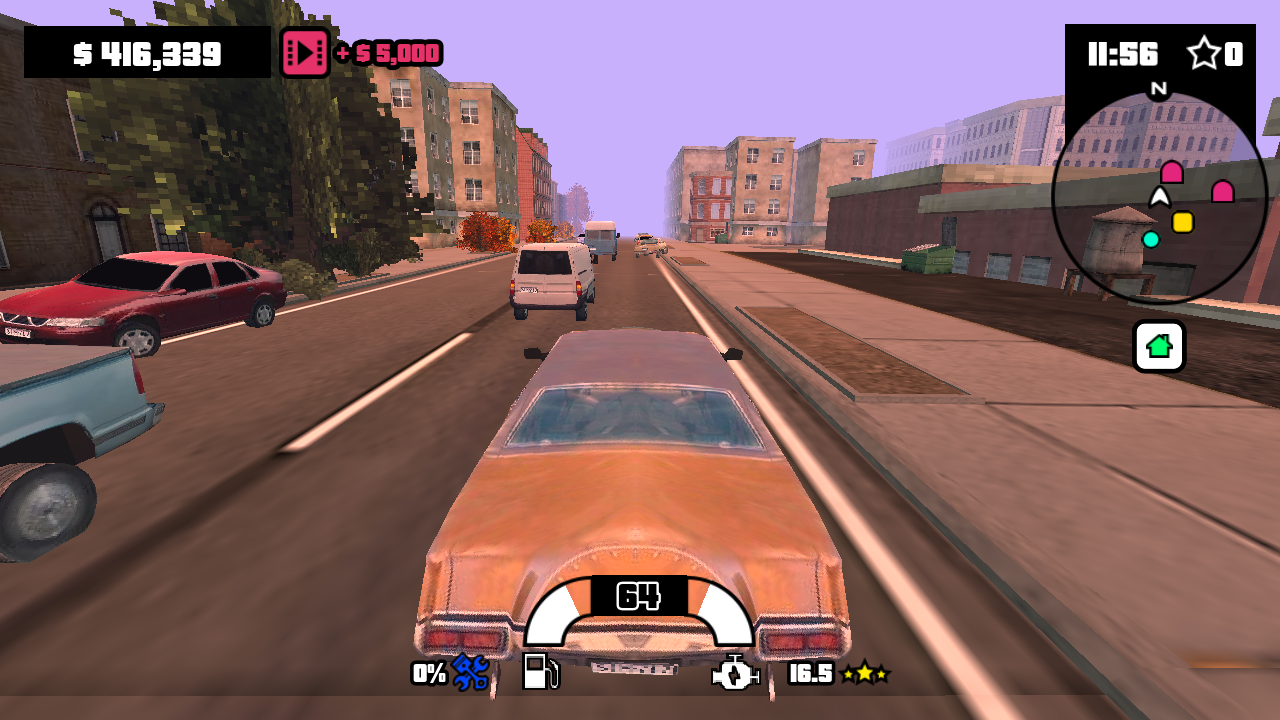
Task: Click the rightmost pink minimap marker
Action: coord(1221,190)
